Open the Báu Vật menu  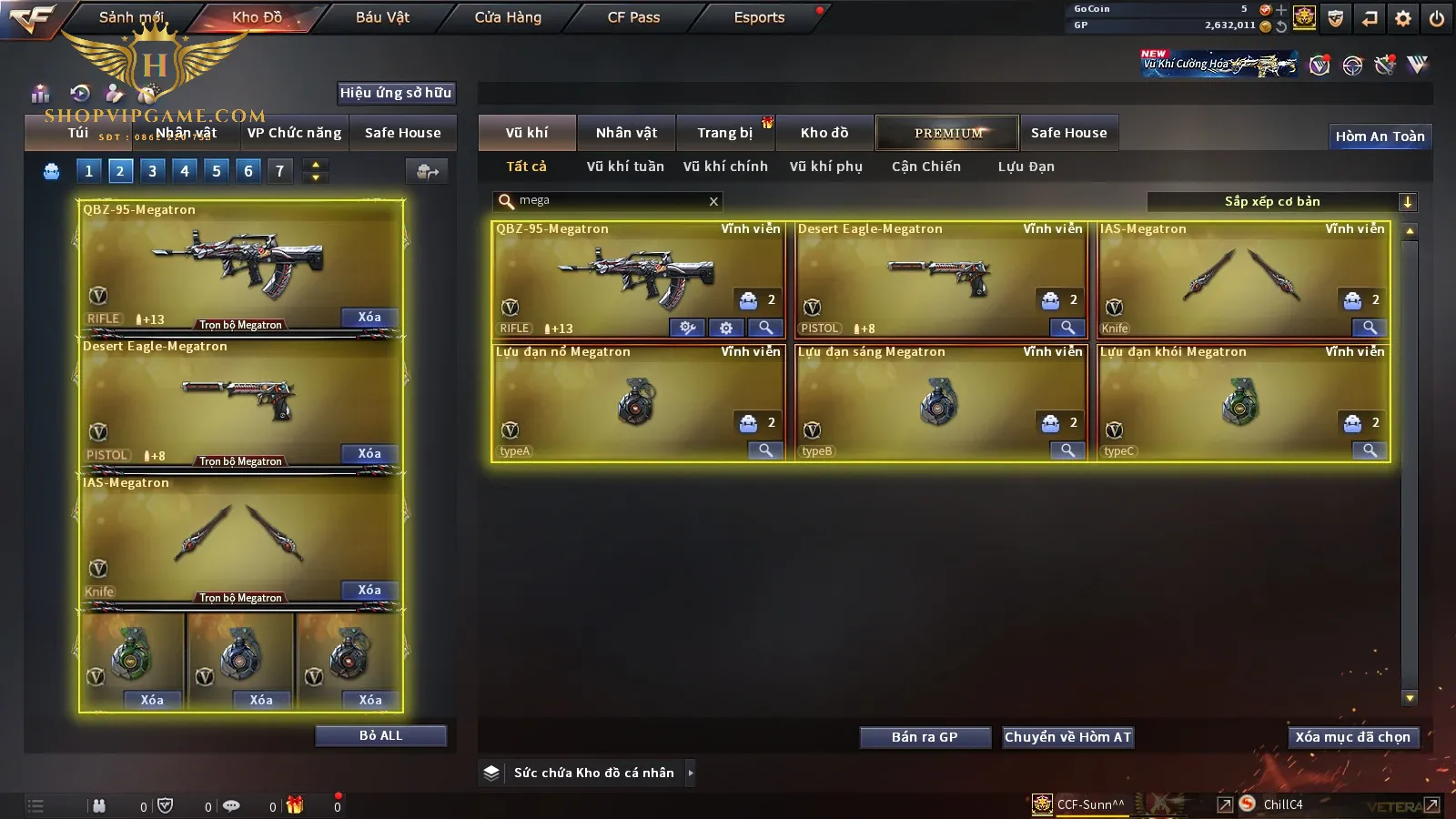[x=382, y=17]
